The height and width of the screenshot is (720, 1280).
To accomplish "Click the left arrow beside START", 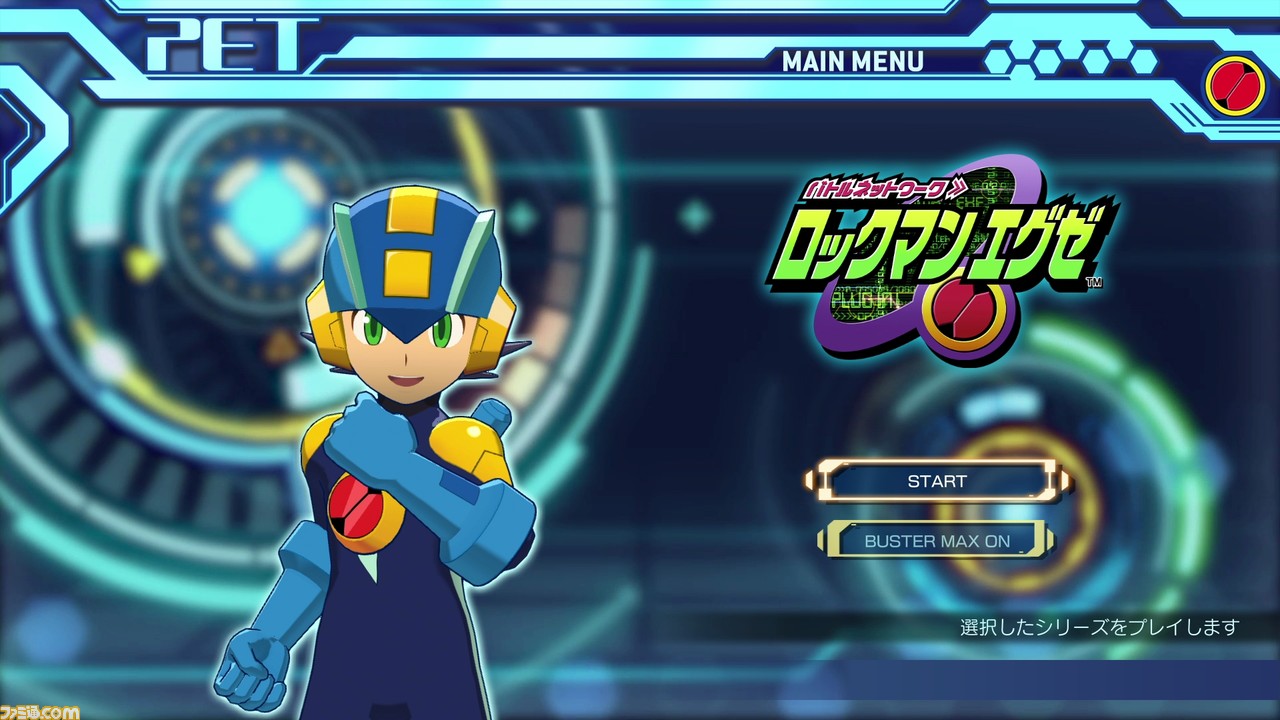I will (x=812, y=481).
